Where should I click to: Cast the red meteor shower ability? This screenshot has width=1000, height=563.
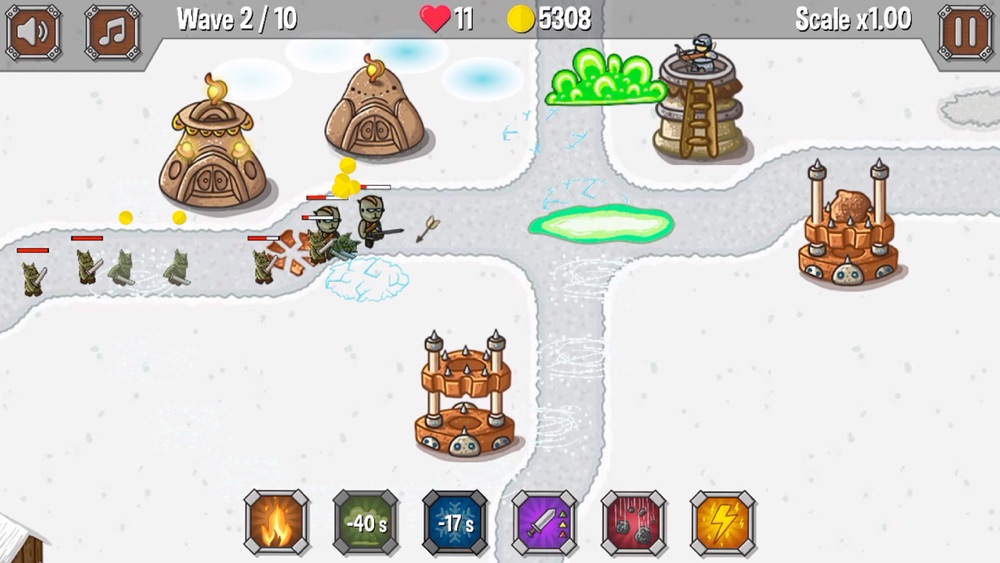coord(633,523)
